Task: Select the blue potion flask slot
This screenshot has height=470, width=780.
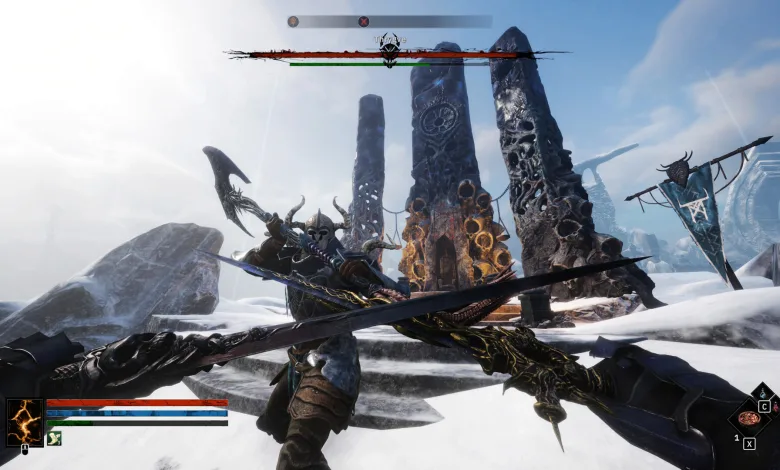Action: click(x=765, y=394)
